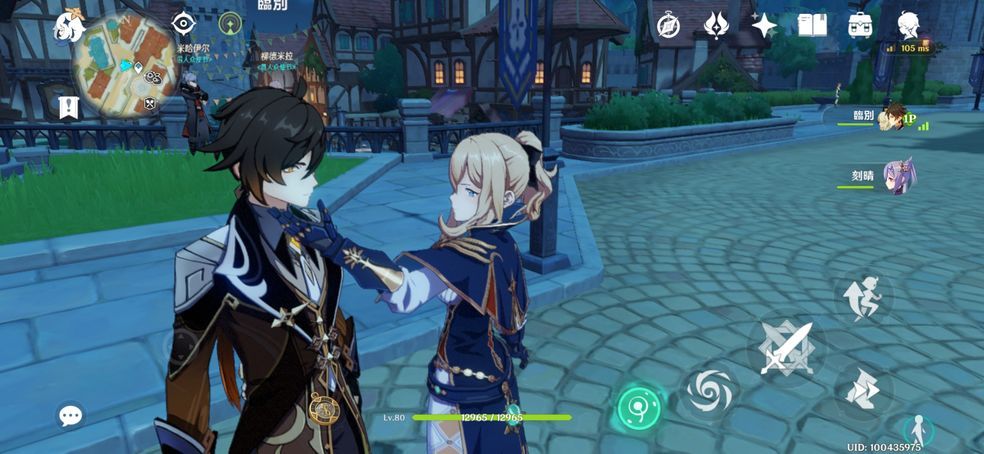Viewport: 984px width, 454px height.
Task: Open the Paimon main menu
Action: [70, 26]
